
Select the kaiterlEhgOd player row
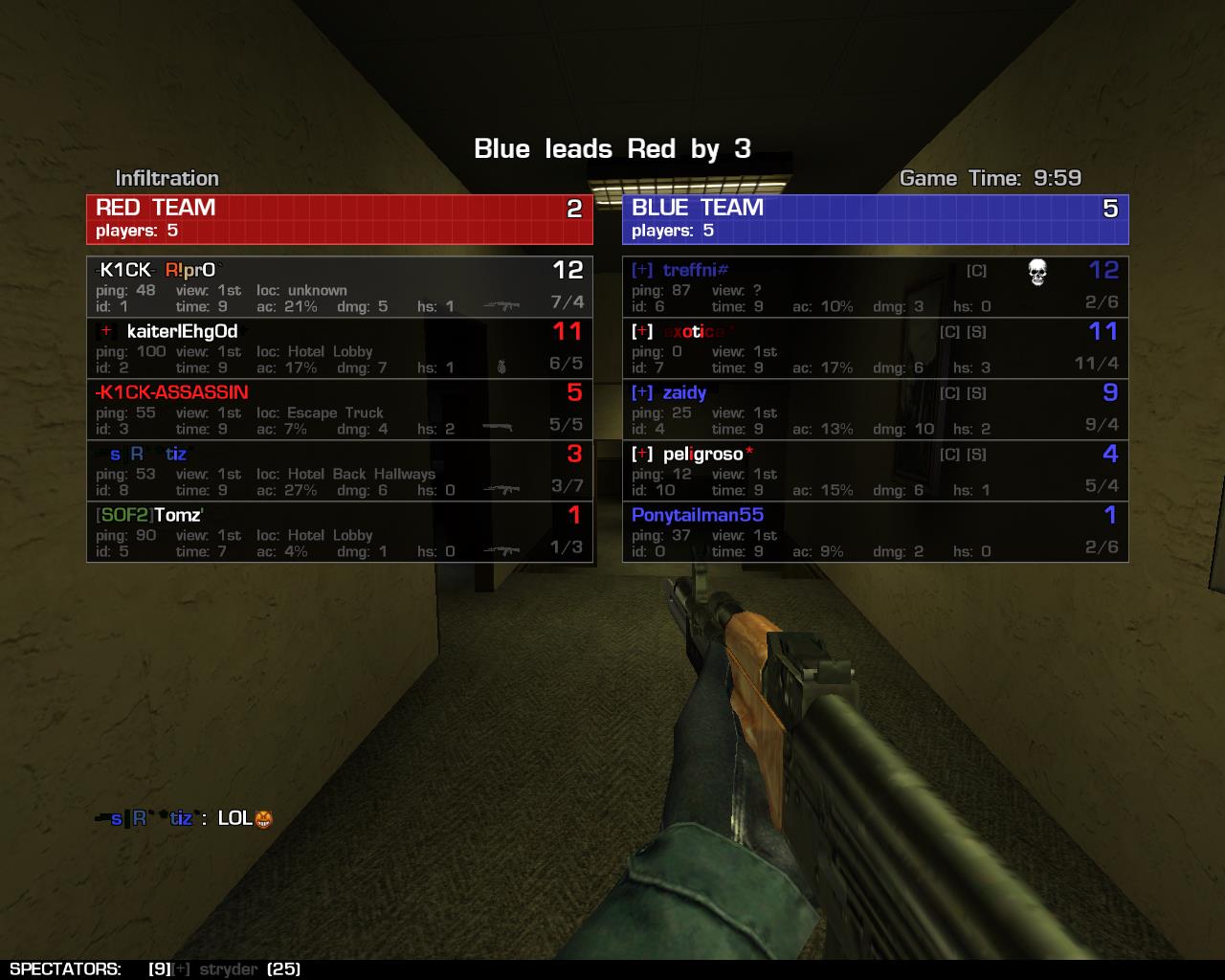pyautogui.click(x=340, y=347)
